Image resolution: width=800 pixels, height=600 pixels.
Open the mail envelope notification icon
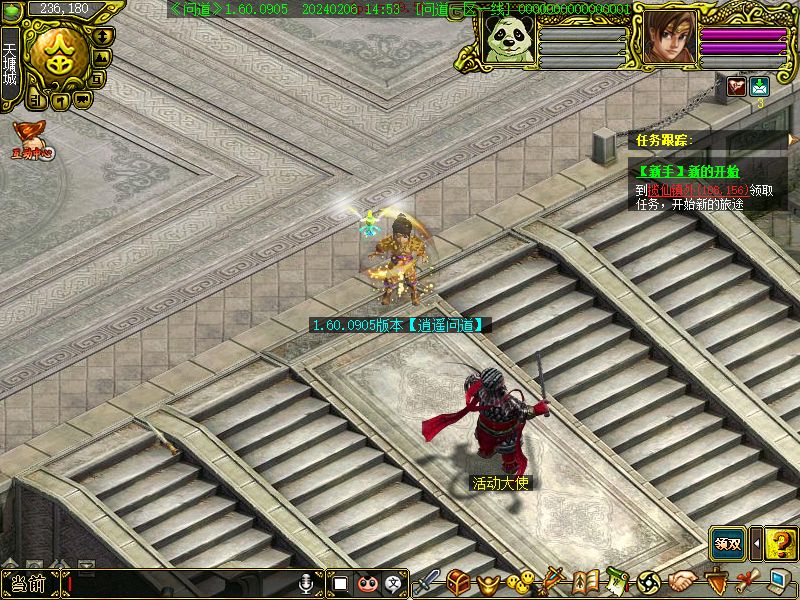[760, 87]
